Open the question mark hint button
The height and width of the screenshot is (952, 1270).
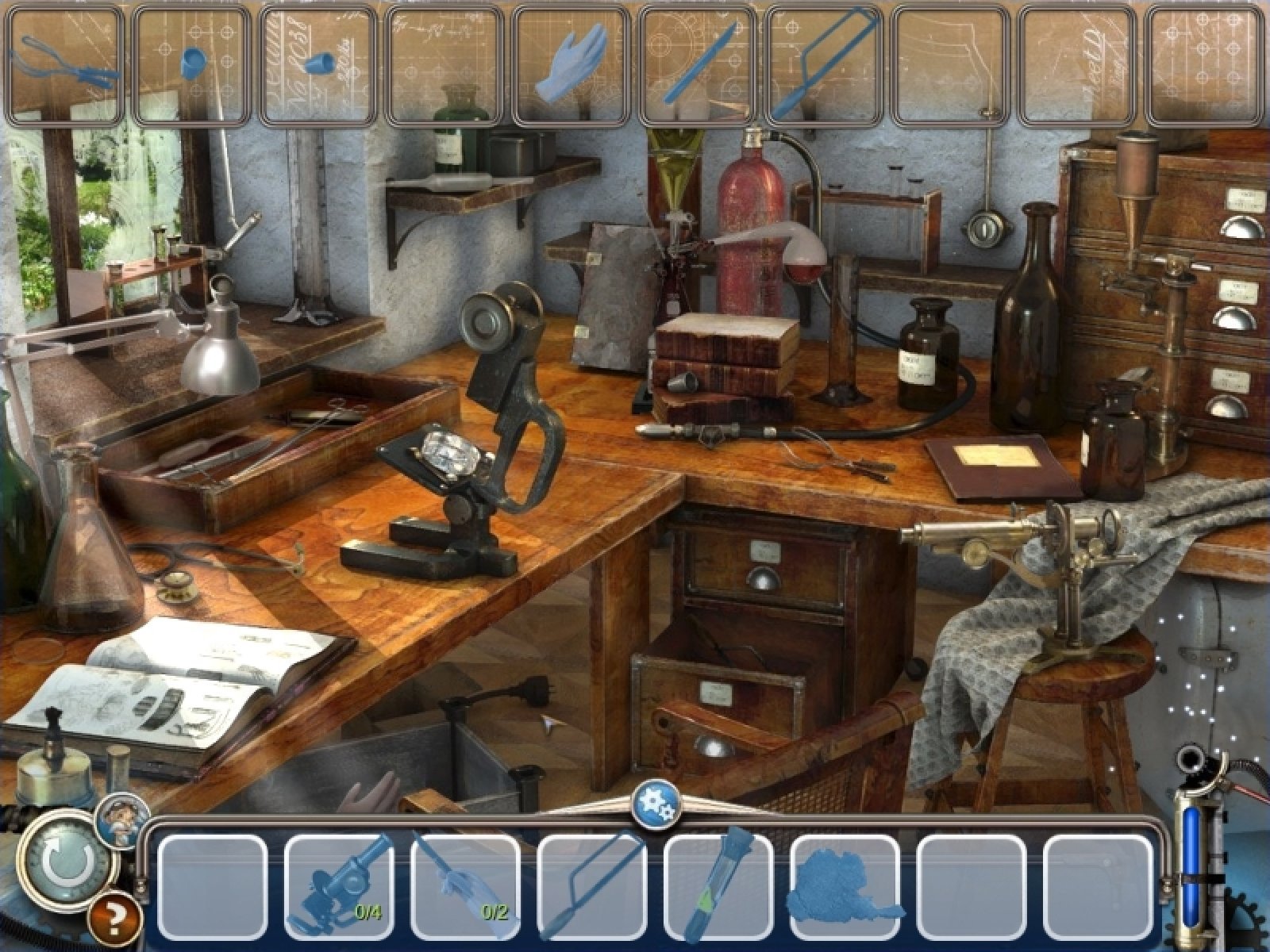(116, 919)
